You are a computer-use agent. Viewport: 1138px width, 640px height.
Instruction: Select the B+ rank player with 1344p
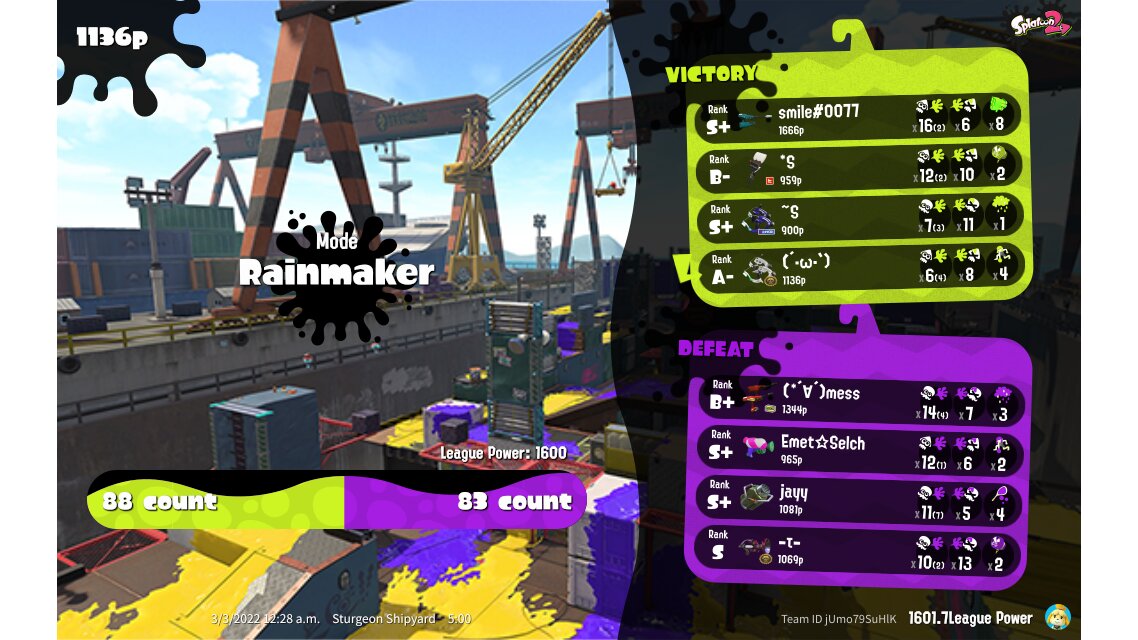860,399
